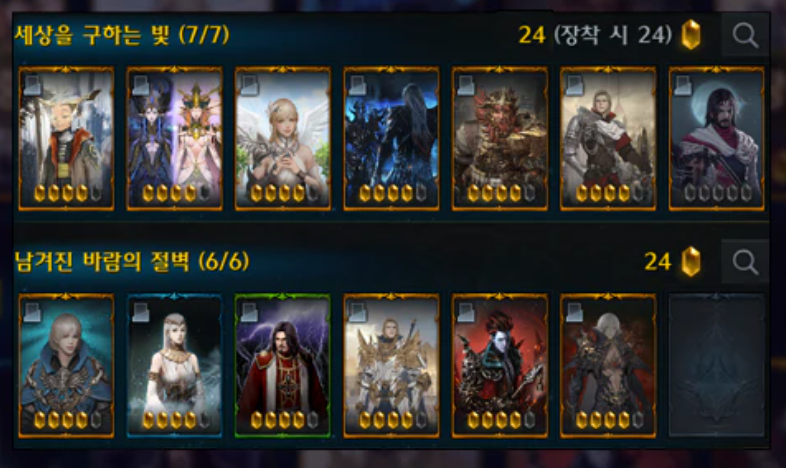
Task: Choose the white-armored knight with red cape card
Action: coord(607,138)
